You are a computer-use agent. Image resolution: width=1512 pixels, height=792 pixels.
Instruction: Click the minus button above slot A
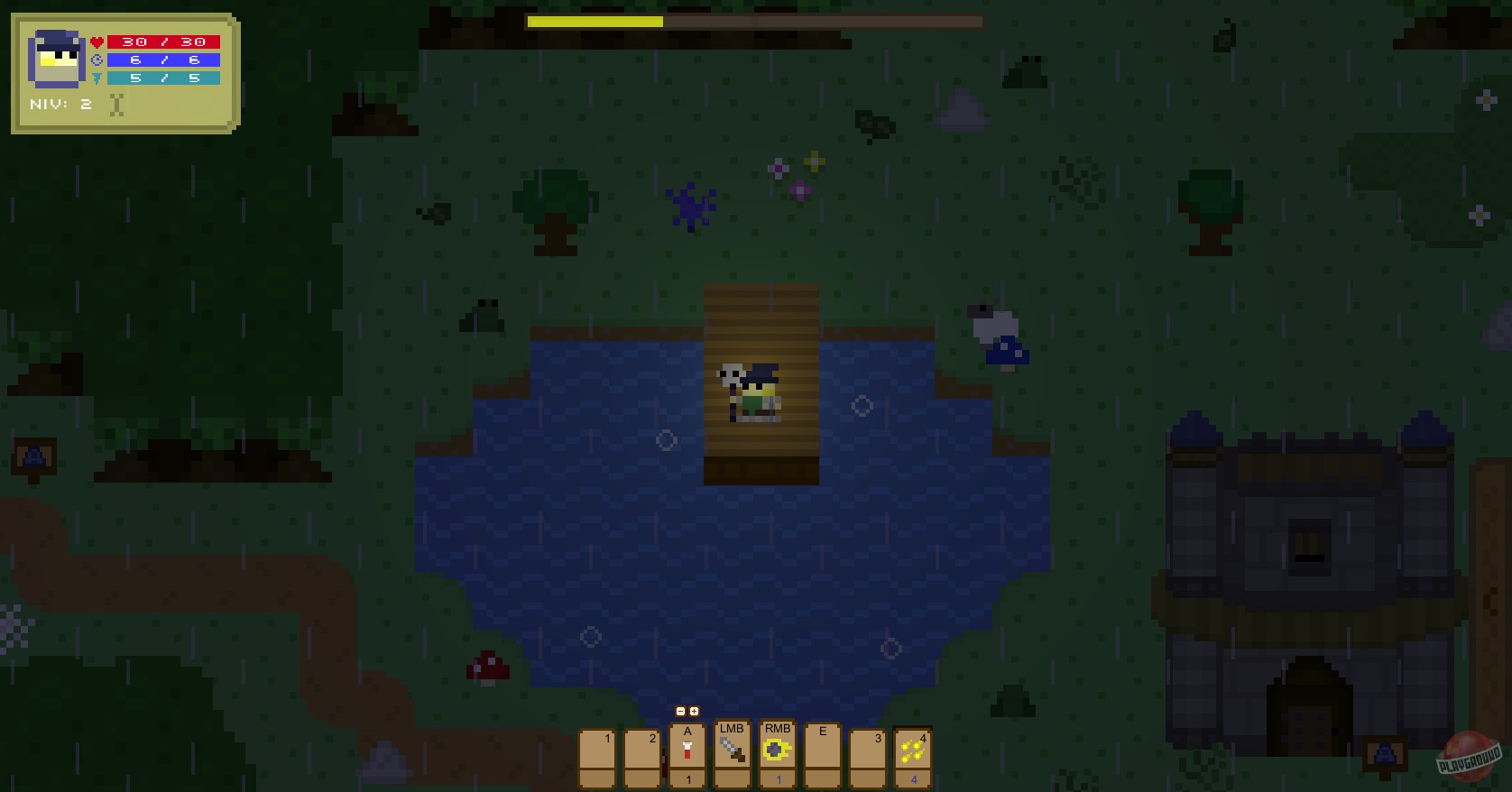click(x=682, y=712)
